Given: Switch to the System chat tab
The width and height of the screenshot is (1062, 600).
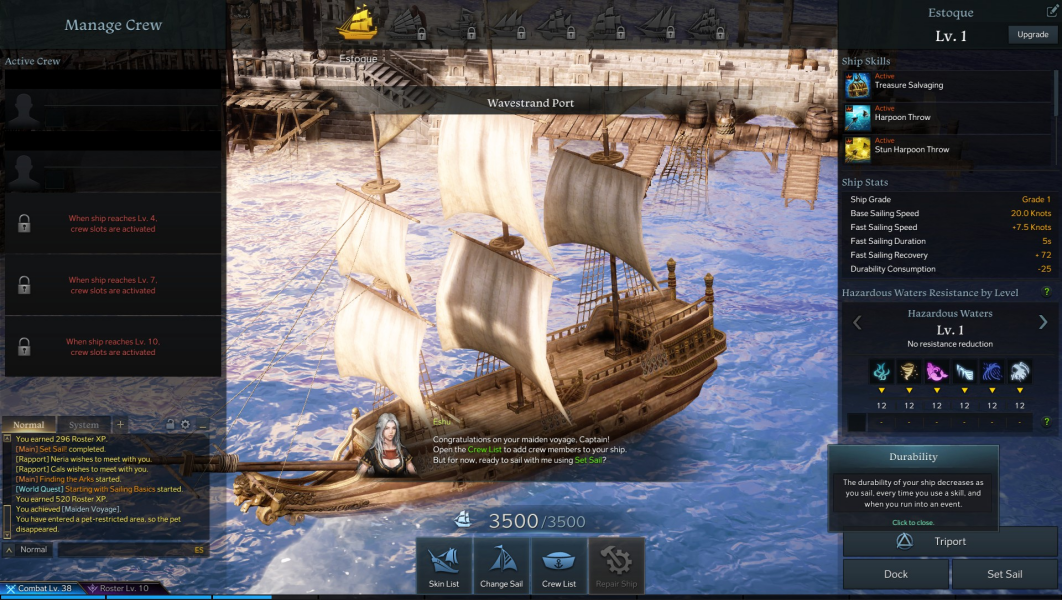Looking at the screenshot, I should point(84,425).
